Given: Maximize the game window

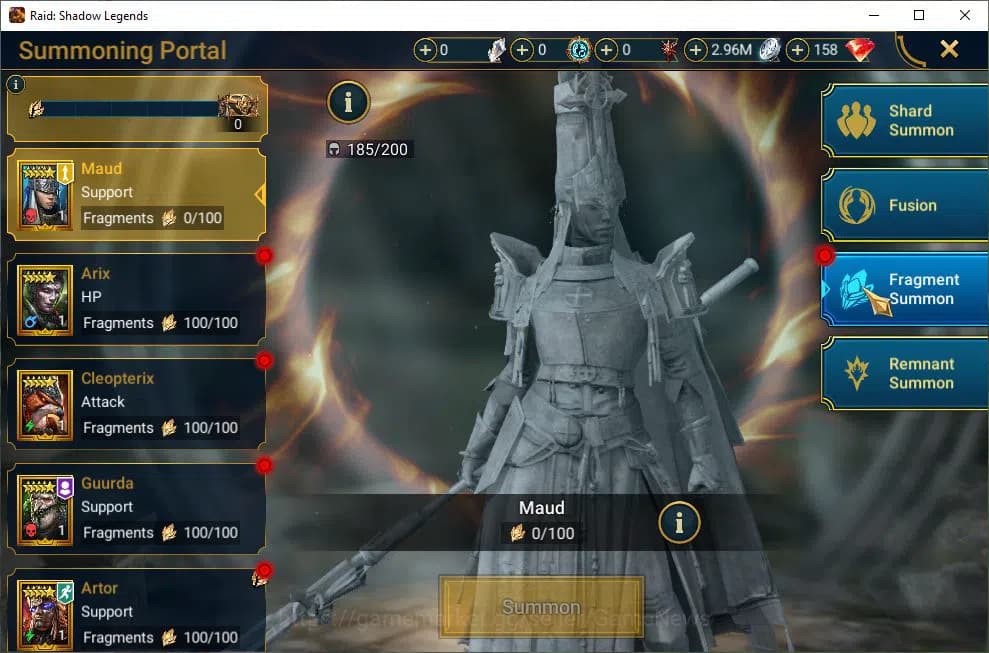Looking at the screenshot, I should [919, 15].
